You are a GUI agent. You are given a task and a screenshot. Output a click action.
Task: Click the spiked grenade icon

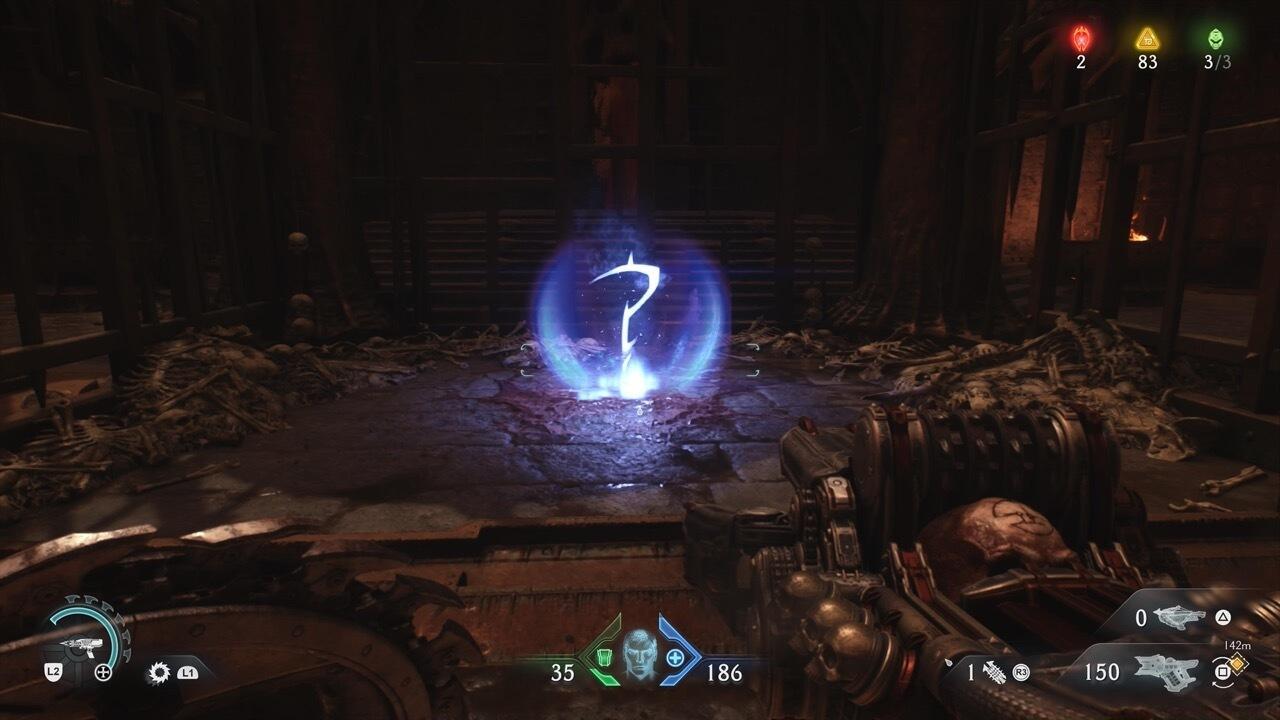[995, 672]
